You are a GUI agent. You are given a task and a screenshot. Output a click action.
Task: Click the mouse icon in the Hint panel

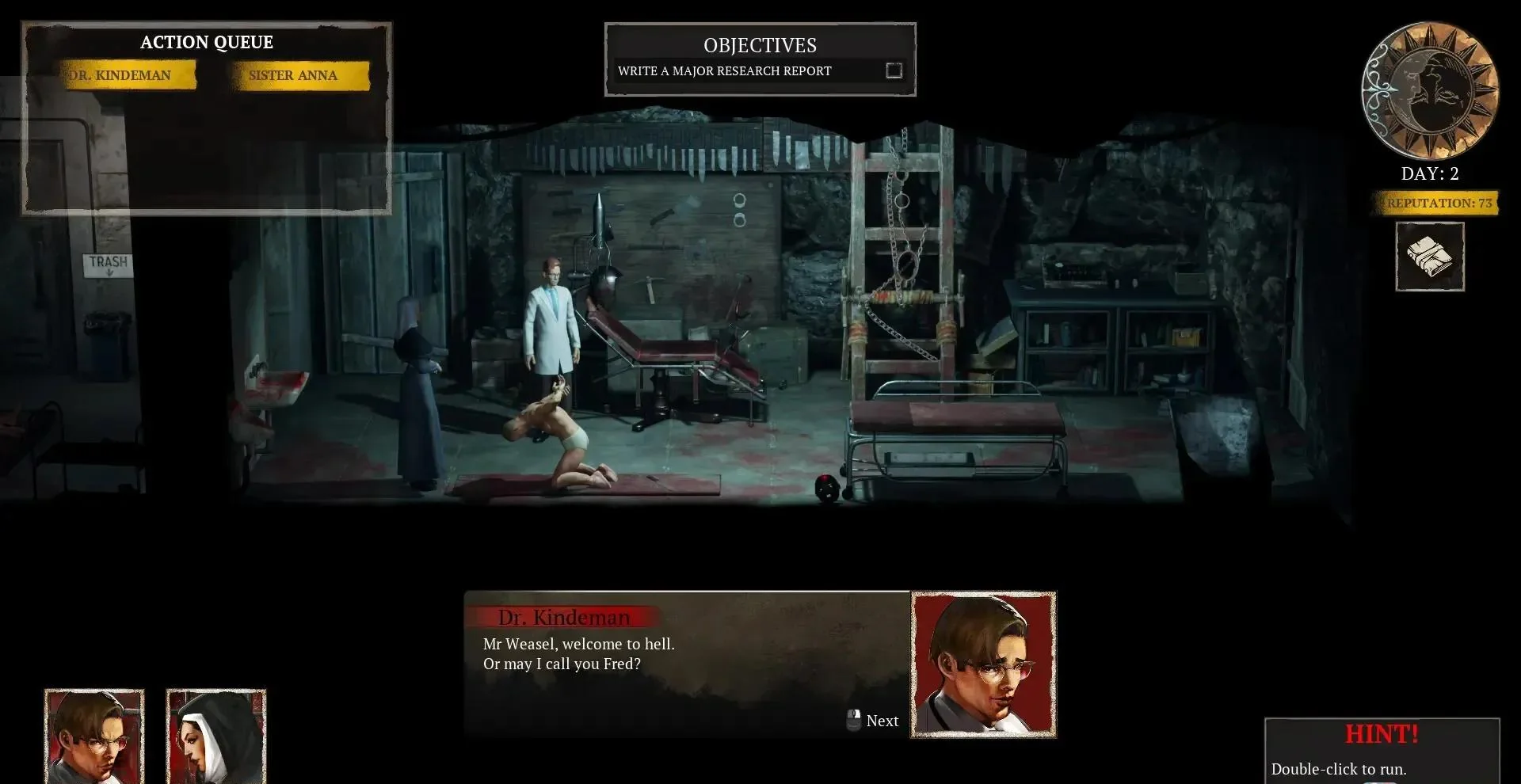tap(1382, 782)
